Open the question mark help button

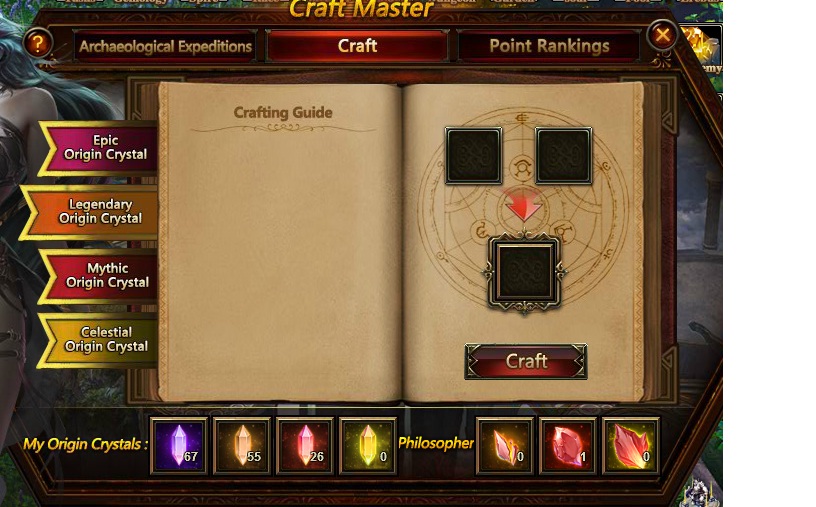point(38,43)
